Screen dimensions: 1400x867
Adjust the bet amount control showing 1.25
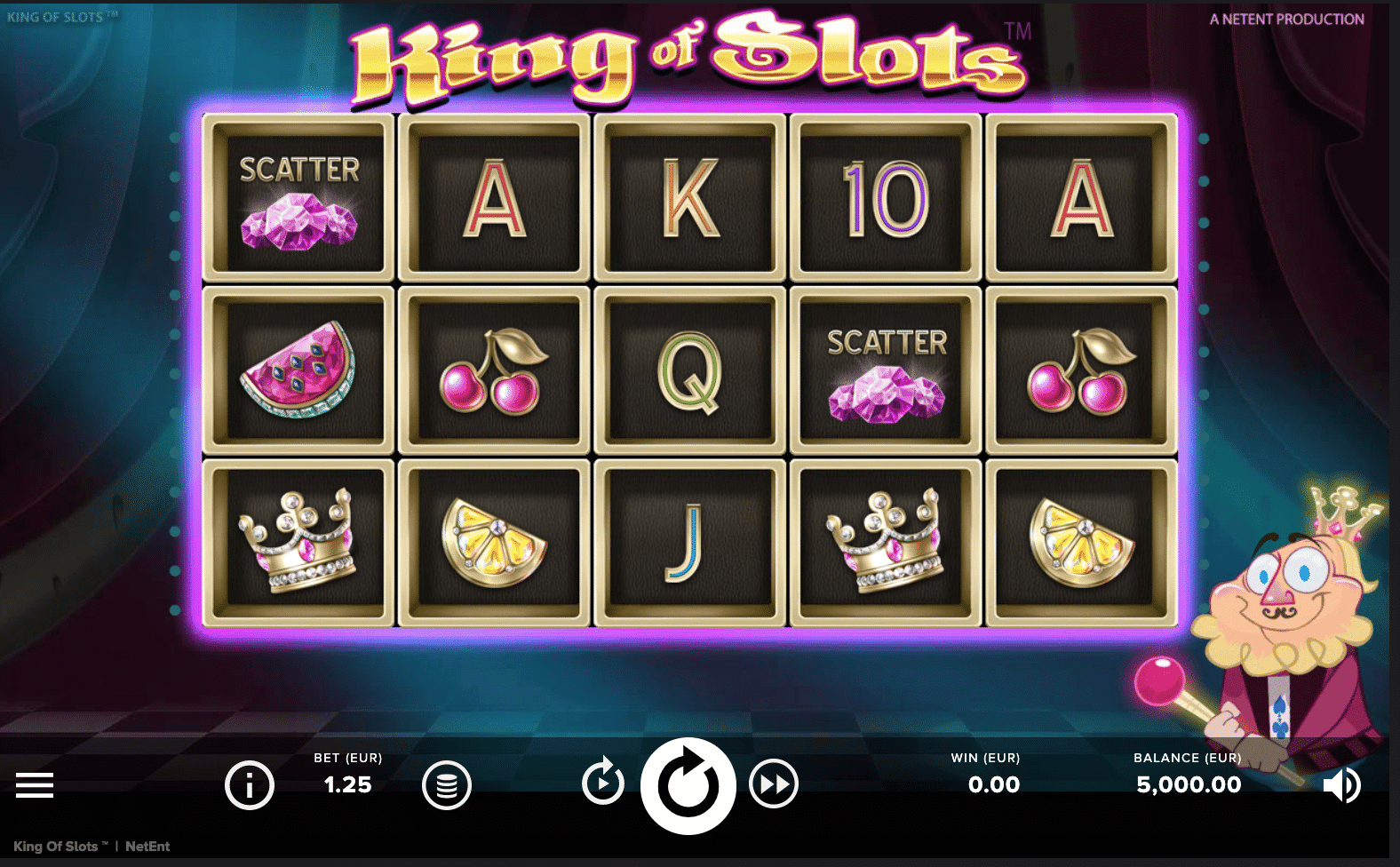[347, 785]
